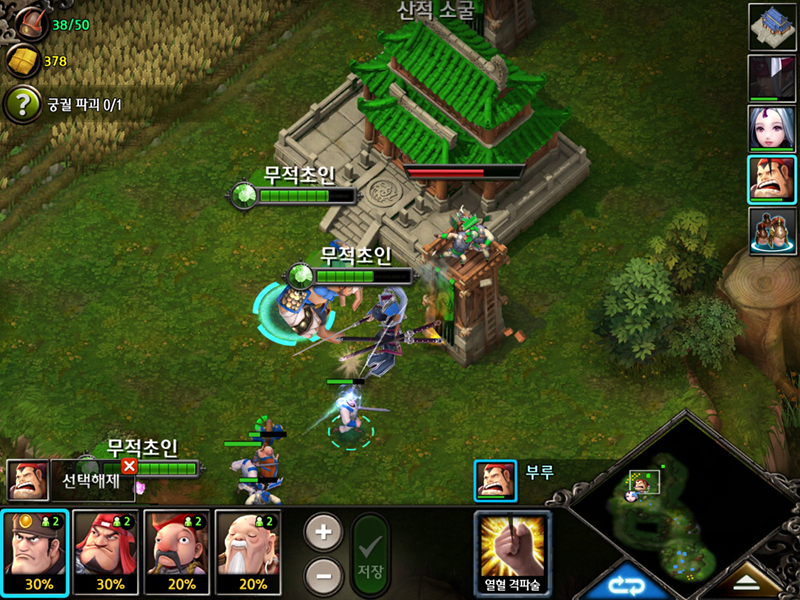Select the dark masked hero portrait
Screen dimensions: 800x600
772,78
